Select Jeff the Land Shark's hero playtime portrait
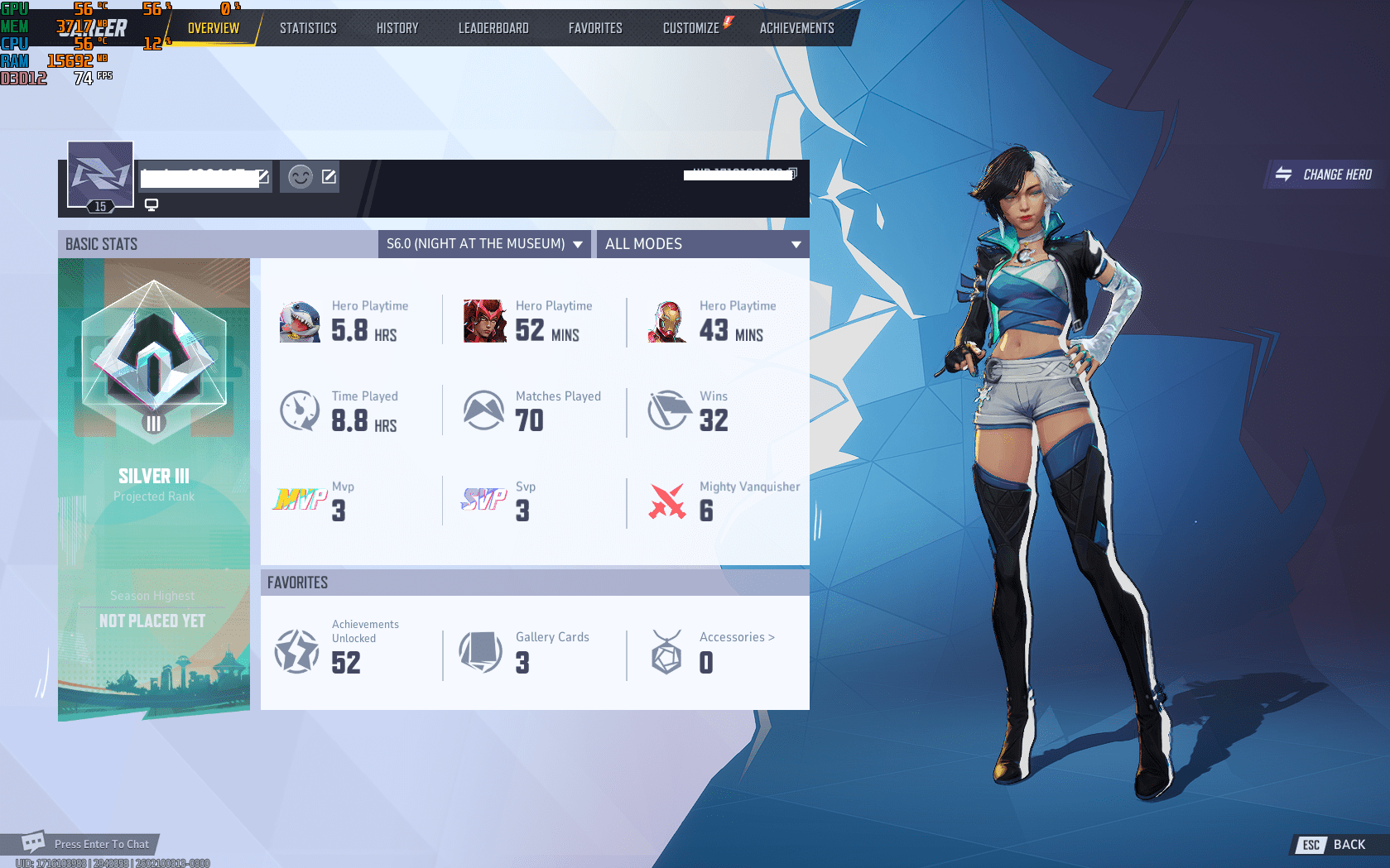Screen dimensions: 1390x868 (x=300, y=321)
